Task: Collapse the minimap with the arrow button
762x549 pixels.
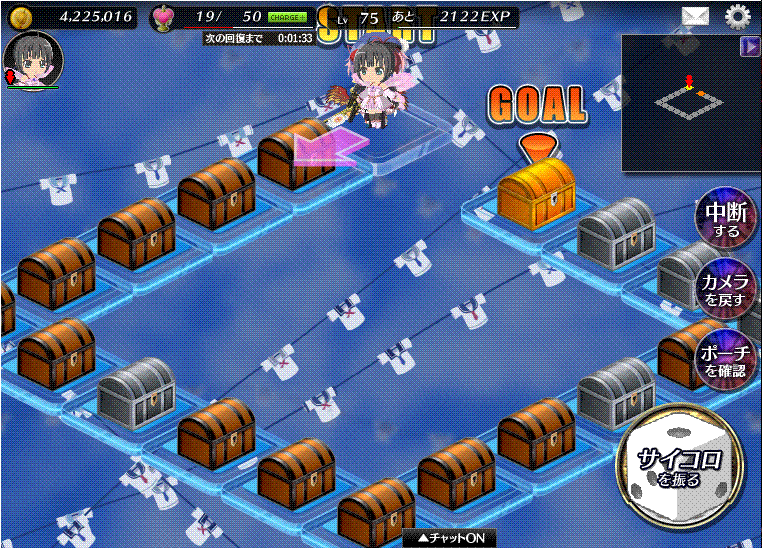Action: tap(749, 46)
